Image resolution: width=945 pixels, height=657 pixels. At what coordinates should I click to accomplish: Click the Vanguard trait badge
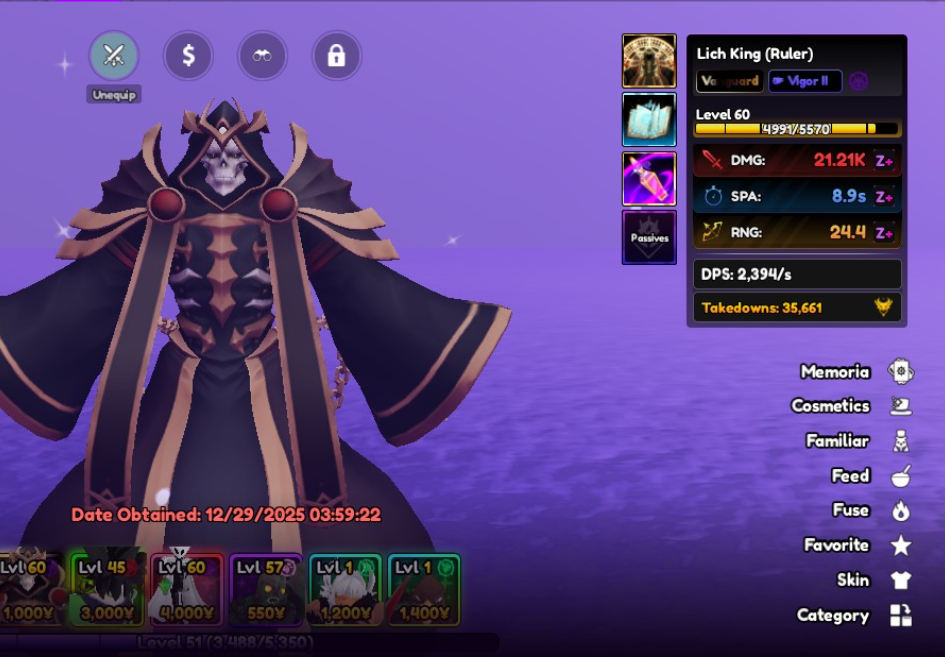coord(730,81)
